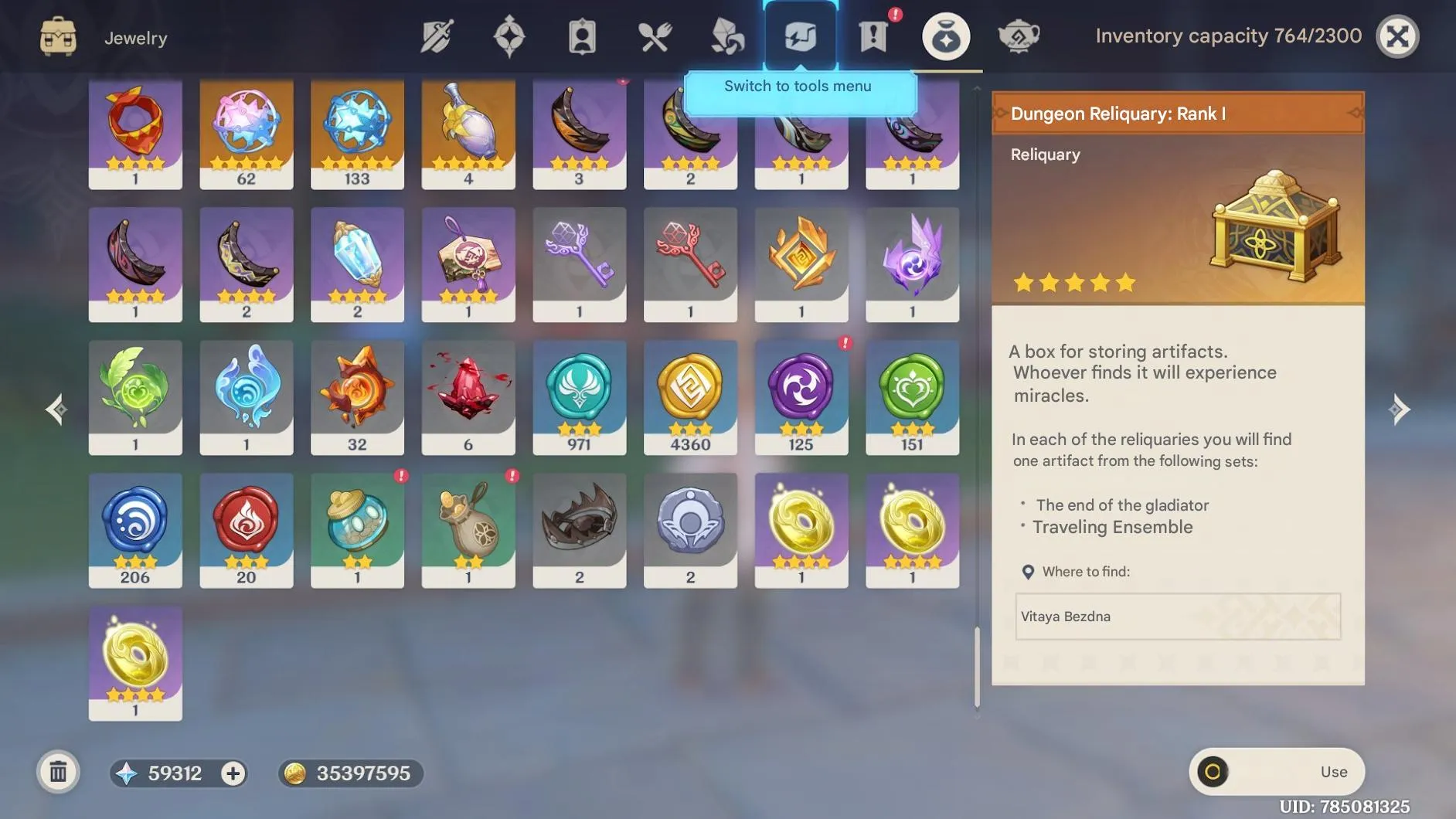Select the stack of 4360 sigils
Viewport: 1456px width, 819px height.
(690, 398)
